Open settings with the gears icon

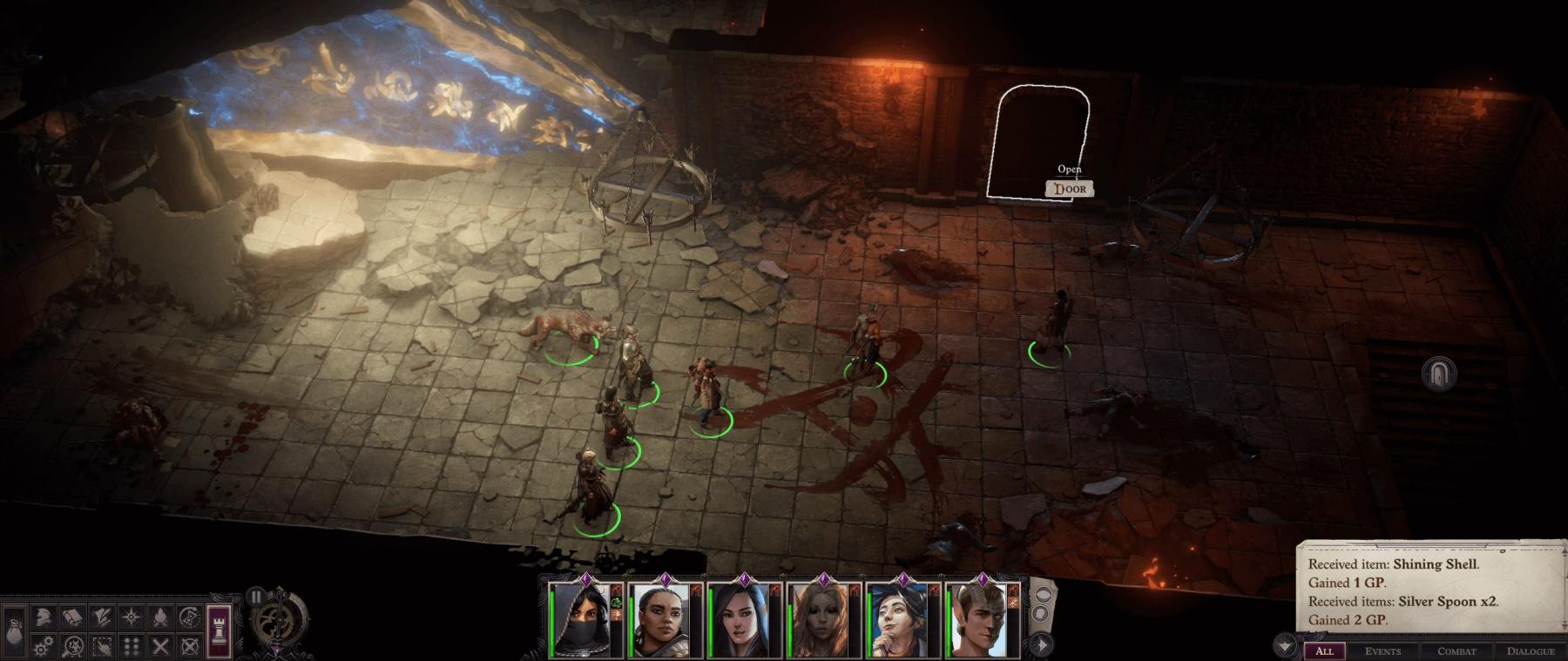point(44,646)
